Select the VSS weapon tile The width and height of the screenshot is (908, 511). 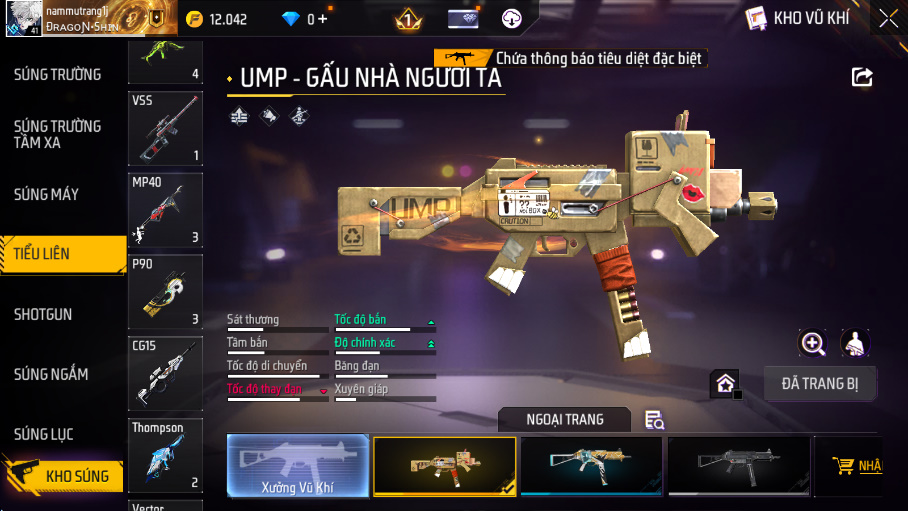[x=165, y=128]
